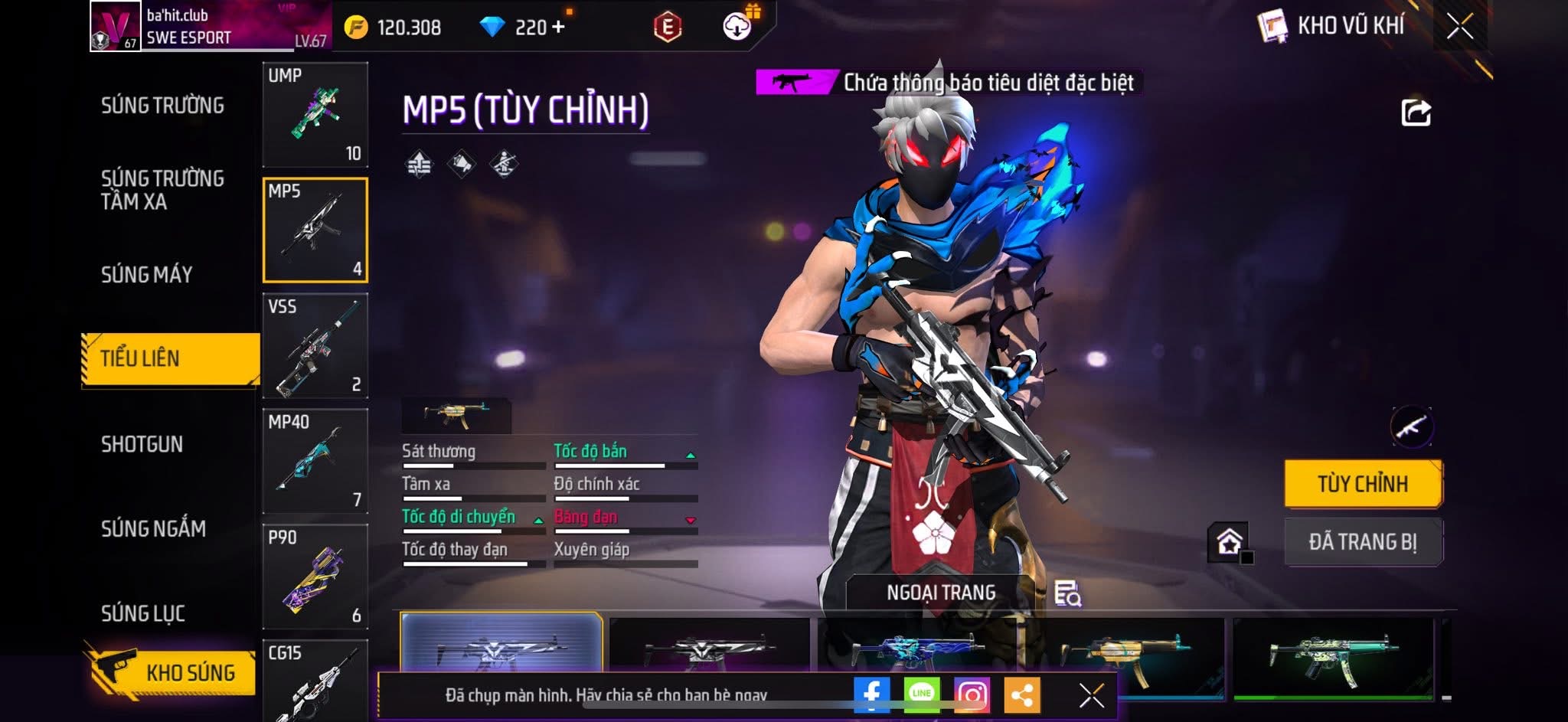Click the yellow Tùy Chỉnh button
This screenshot has width=1568, height=722.
(x=1363, y=484)
